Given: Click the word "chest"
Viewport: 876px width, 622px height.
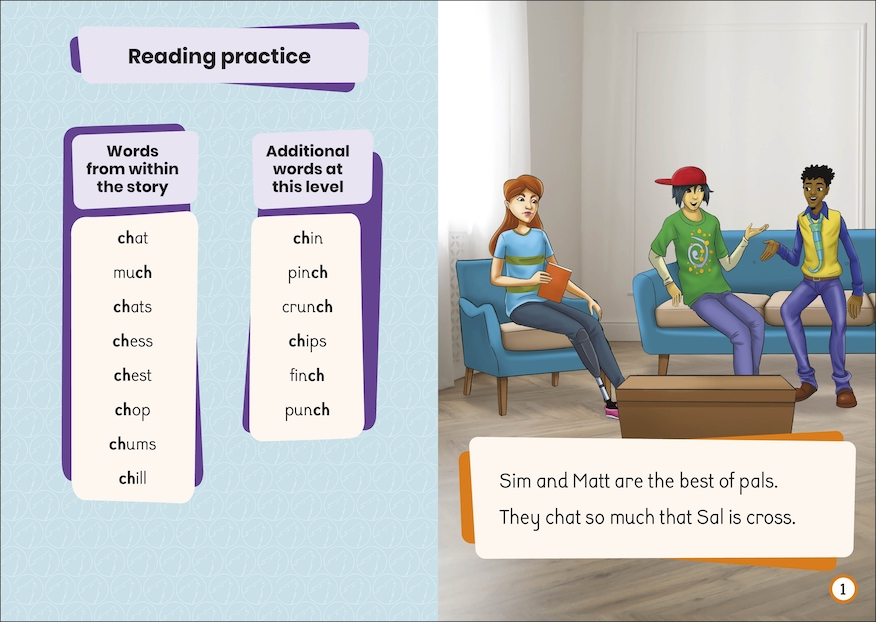Looking at the screenshot, I should (133, 375).
